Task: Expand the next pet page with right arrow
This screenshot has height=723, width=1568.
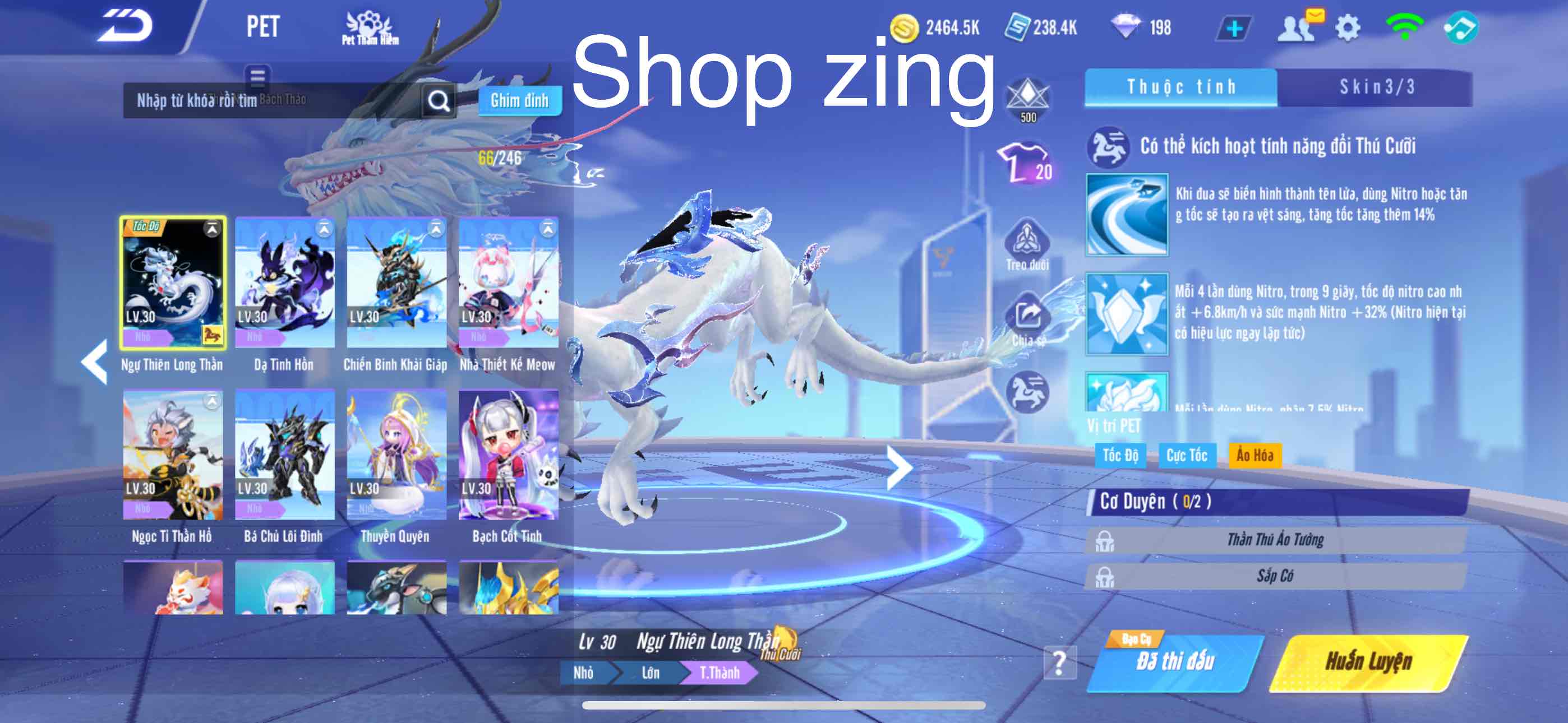Action: pos(901,469)
